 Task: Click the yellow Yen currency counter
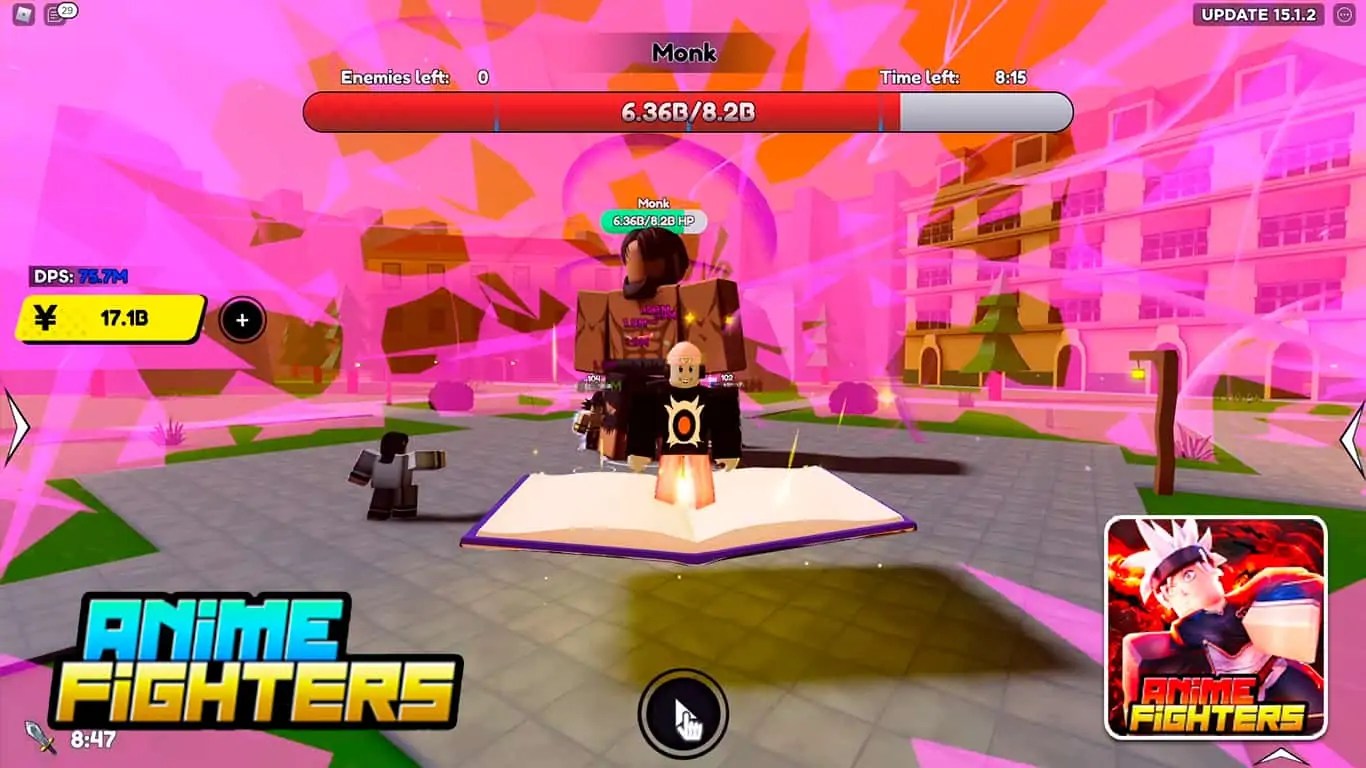(x=110, y=320)
